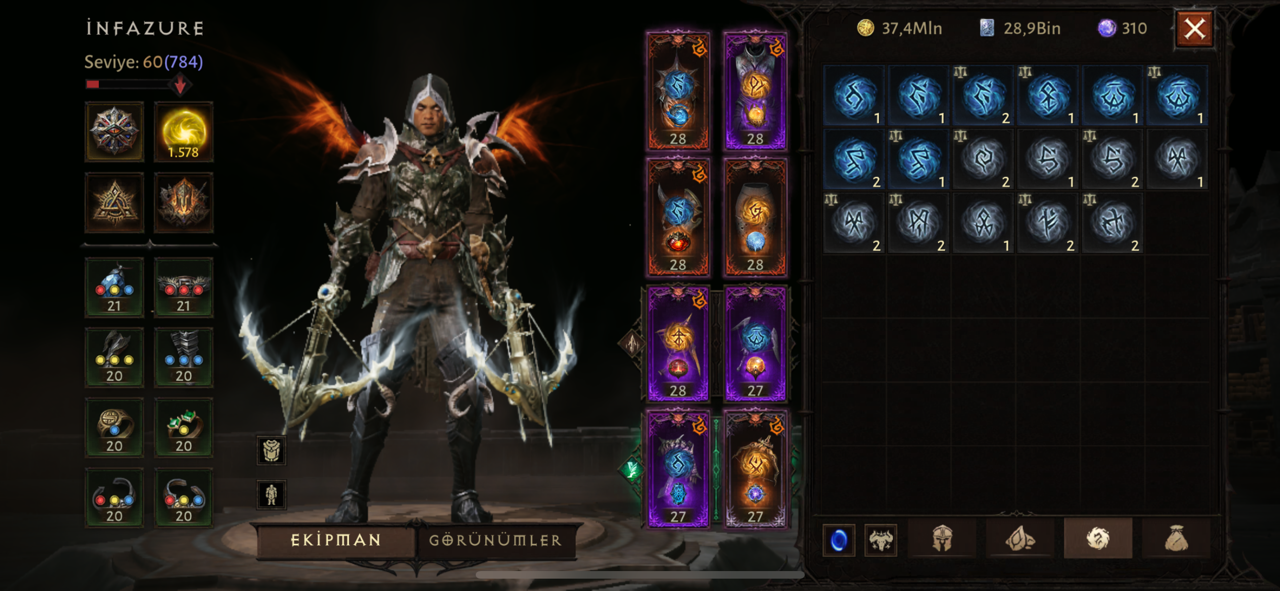
Task: Open the EKİPMAN tab
Action: (x=336, y=540)
